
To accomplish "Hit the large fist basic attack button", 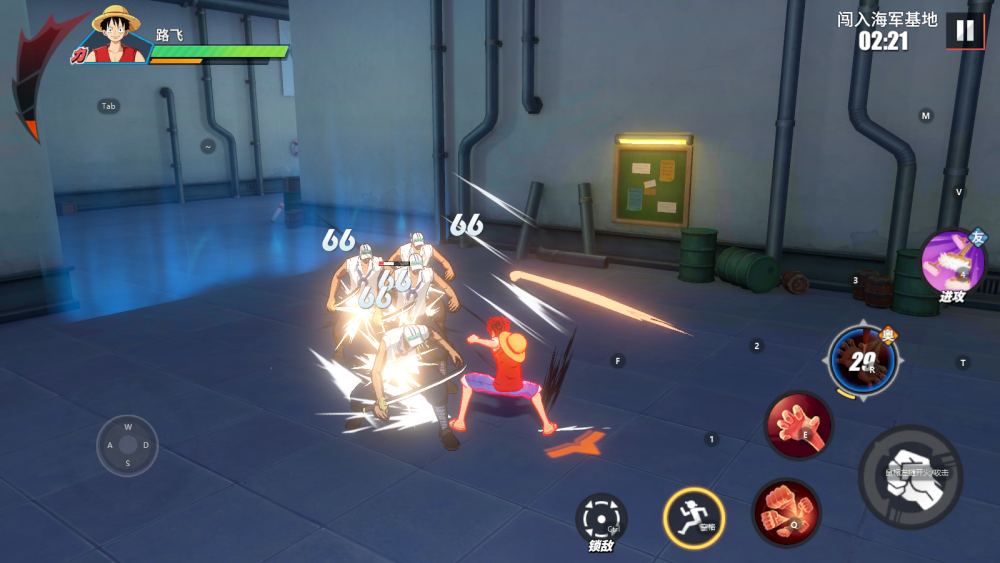I will coord(910,476).
